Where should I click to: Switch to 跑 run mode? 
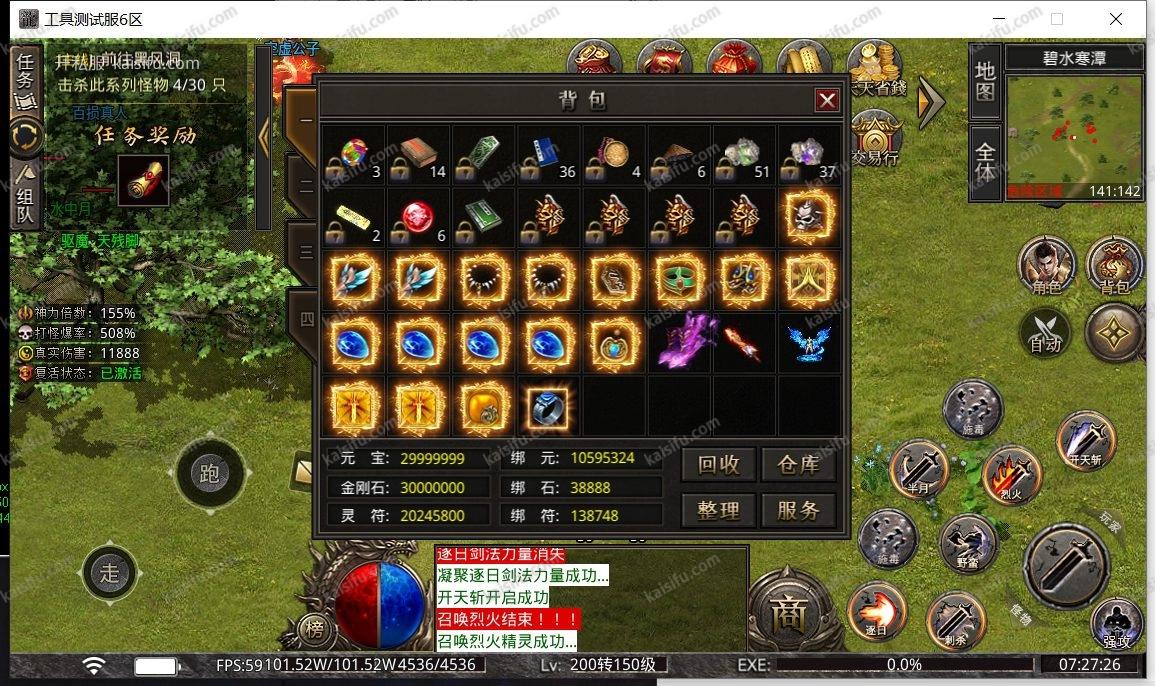pyautogui.click(x=209, y=472)
